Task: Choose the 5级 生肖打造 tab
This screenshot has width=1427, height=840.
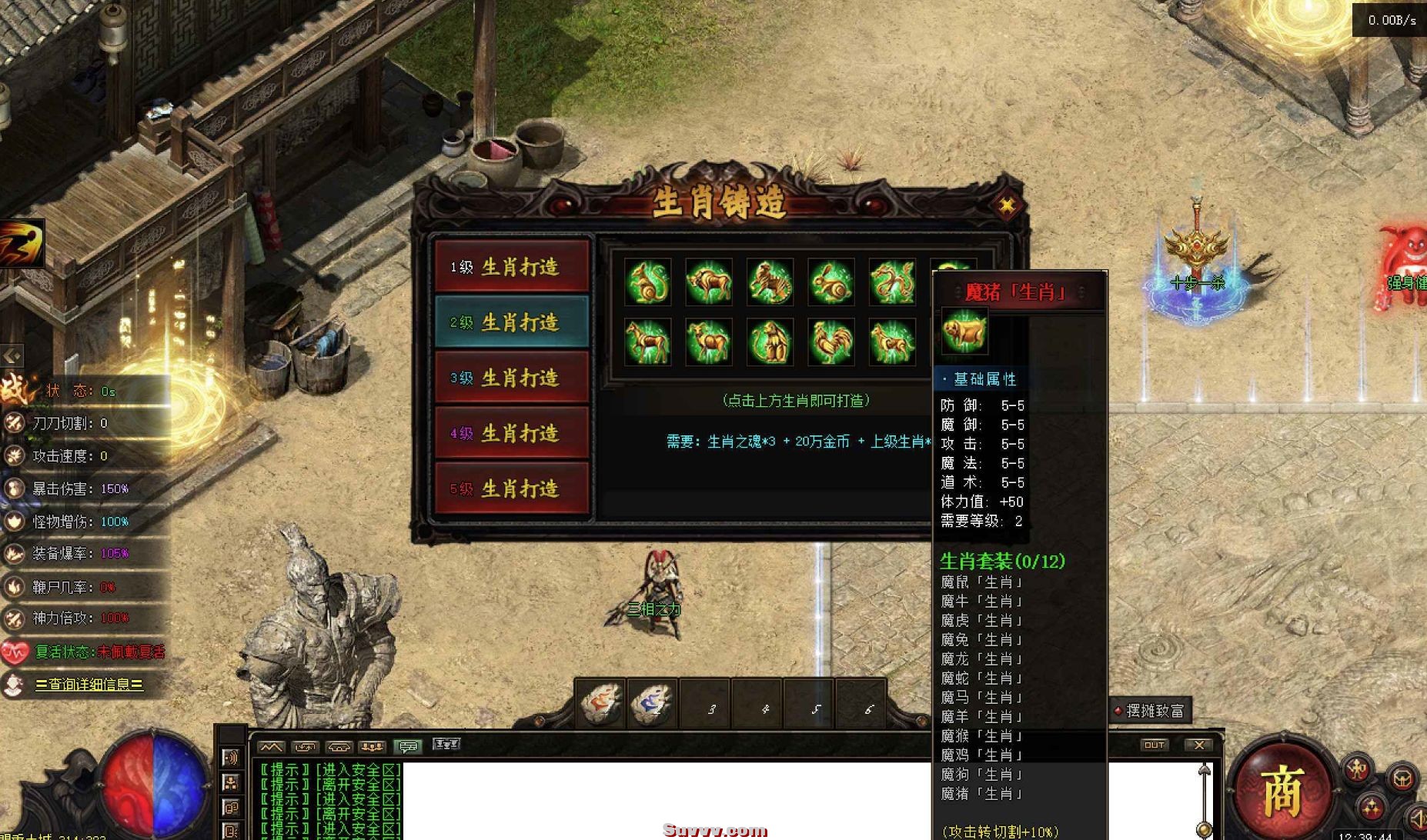Action: [512, 488]
